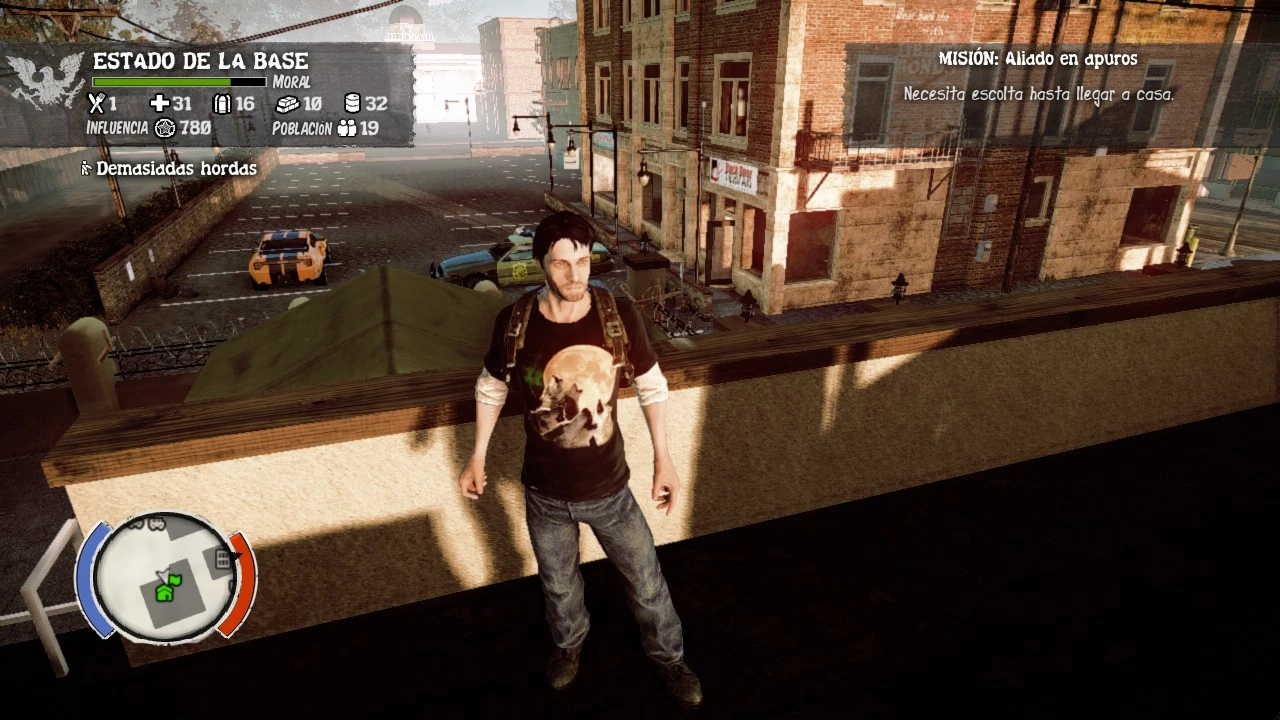
Task: Toggle the Demasiadas hordas warning indicator
Action: 172,168
